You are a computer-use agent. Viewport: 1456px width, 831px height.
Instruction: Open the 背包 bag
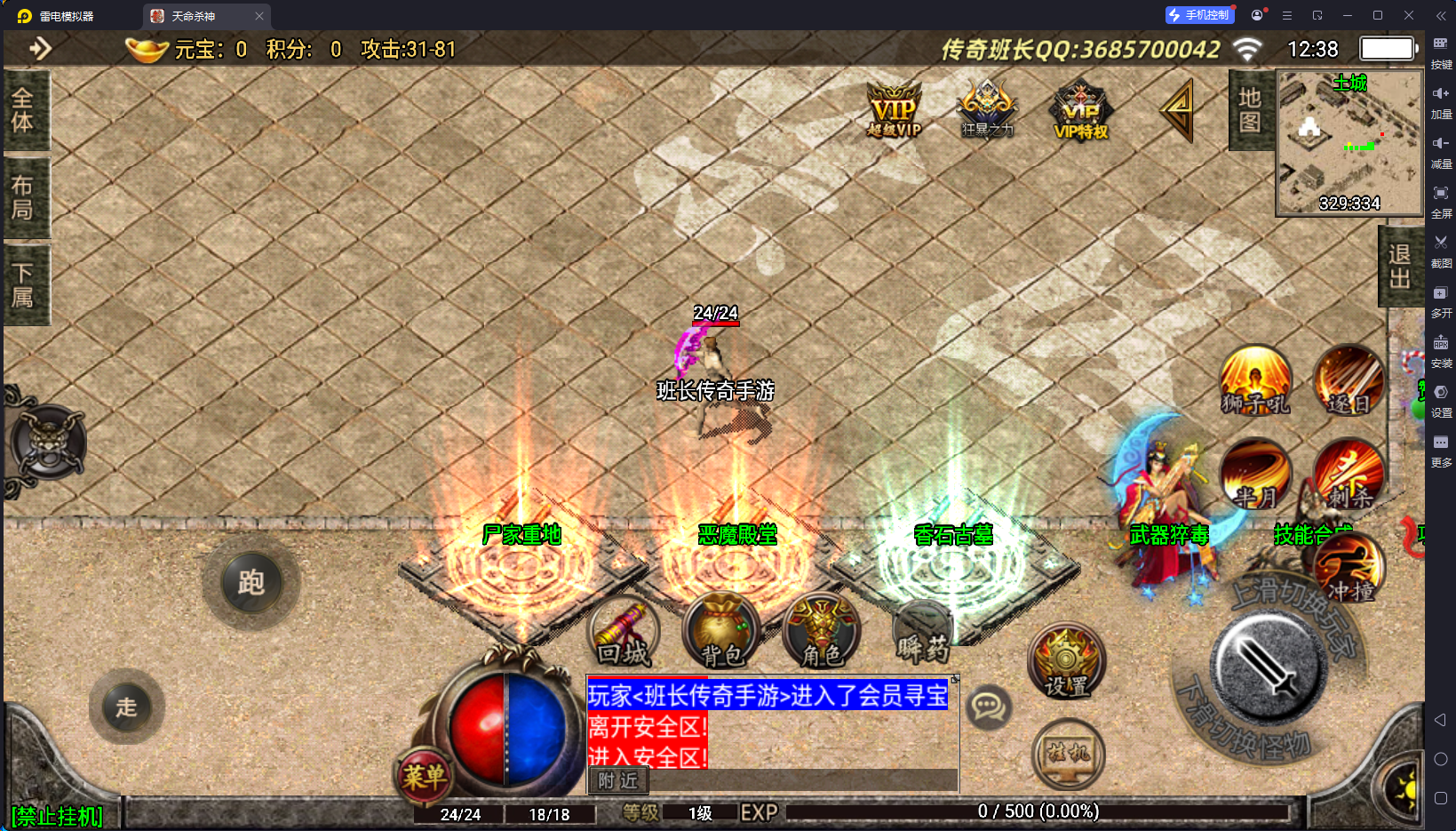[721, 633]
